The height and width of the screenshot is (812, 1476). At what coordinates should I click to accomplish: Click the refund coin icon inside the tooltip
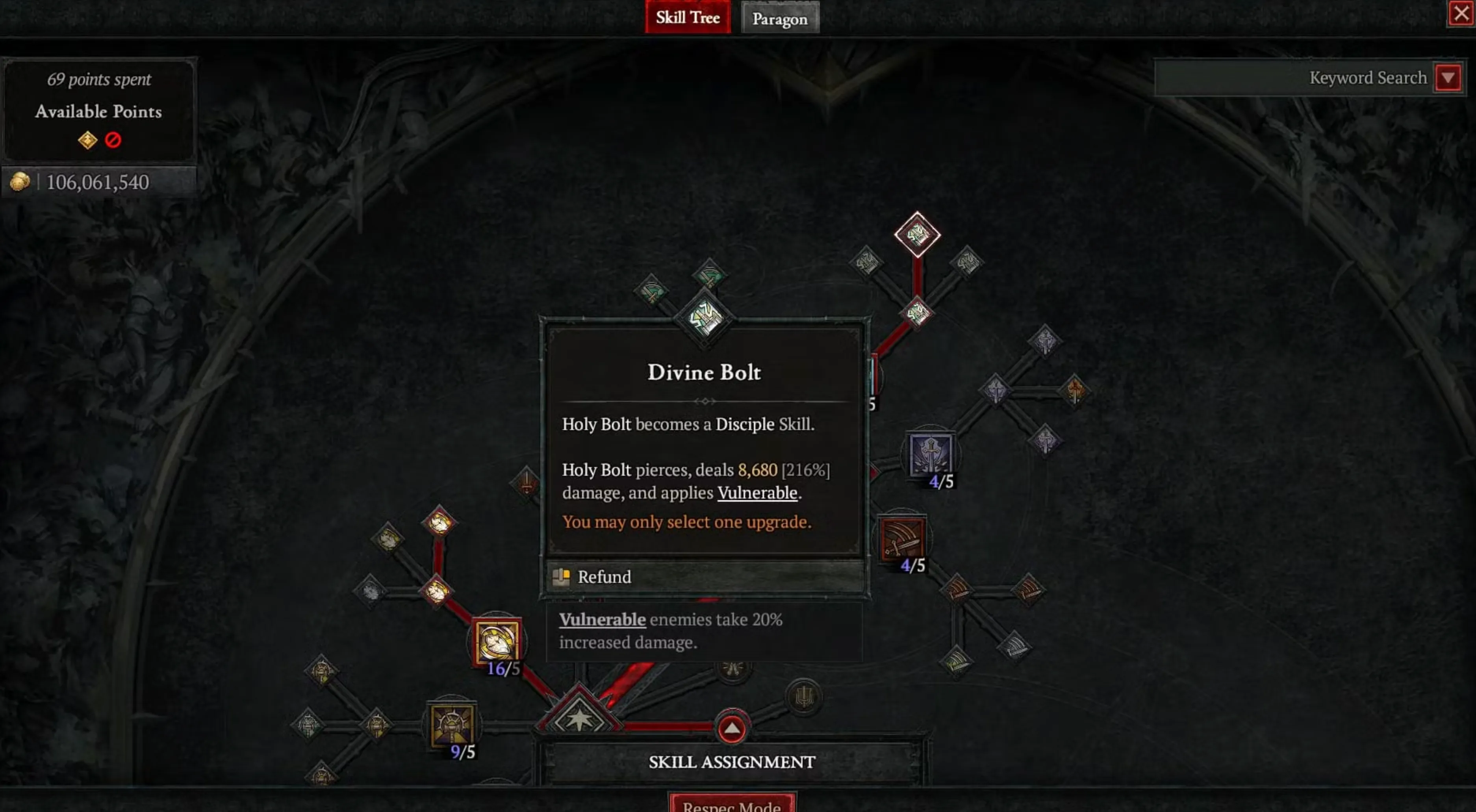coord(561,577)
